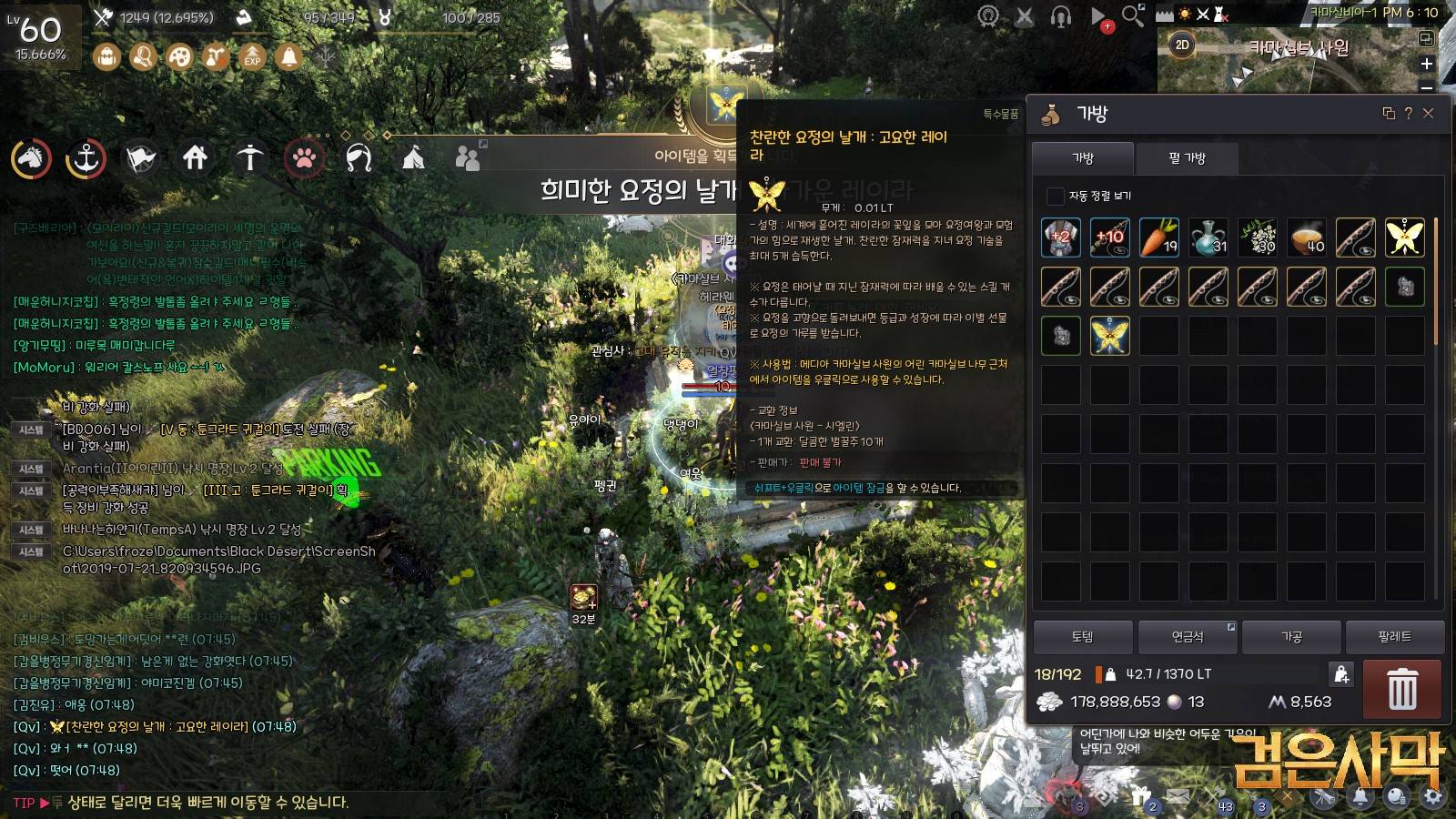The image size is (1456, 819).
Task: Click the tent camp icon
Action: tap(413, 158)
